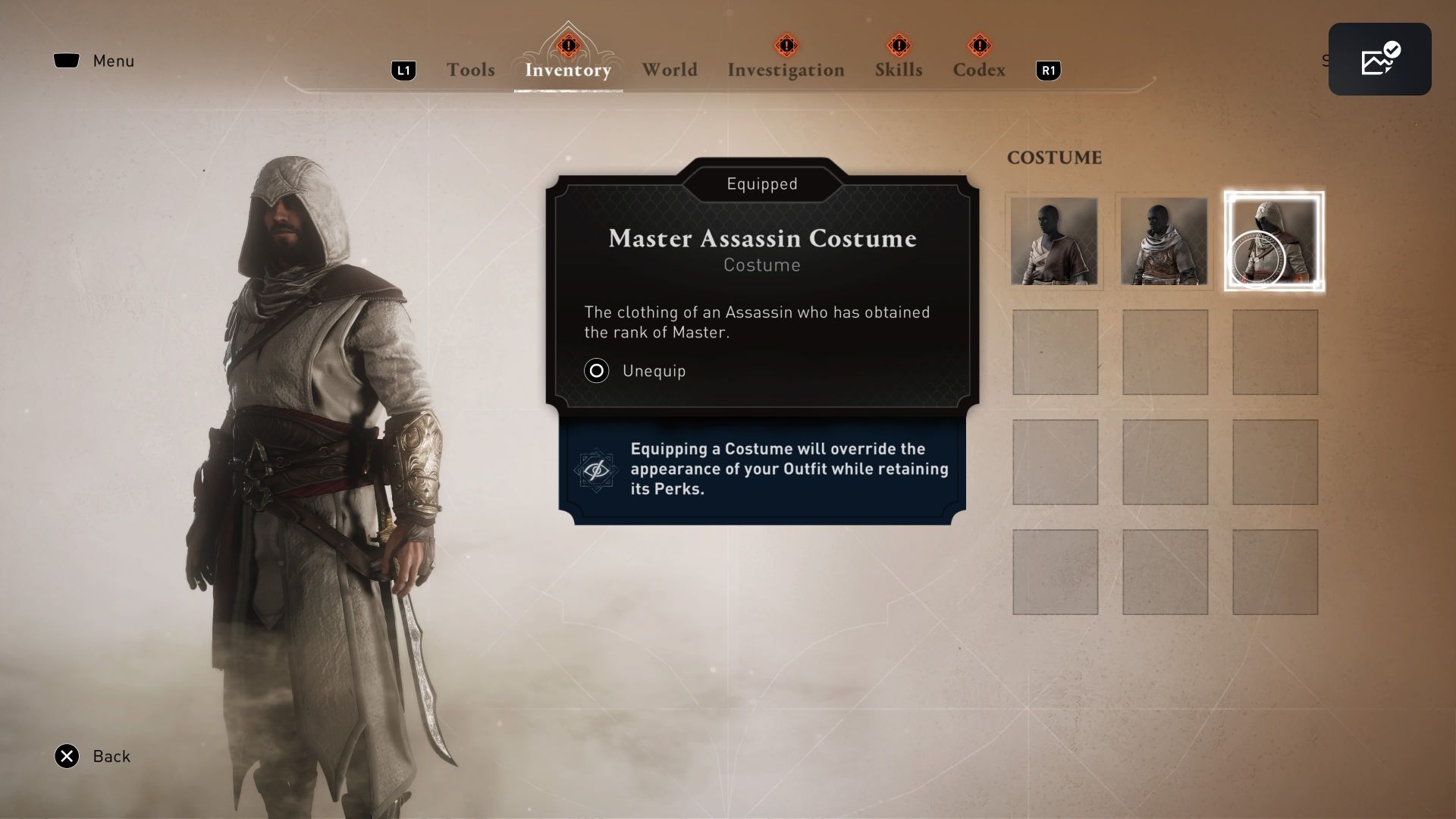Click the circle button icon beside Unequip
This screenshot has width=1456, height=819.
597,371
